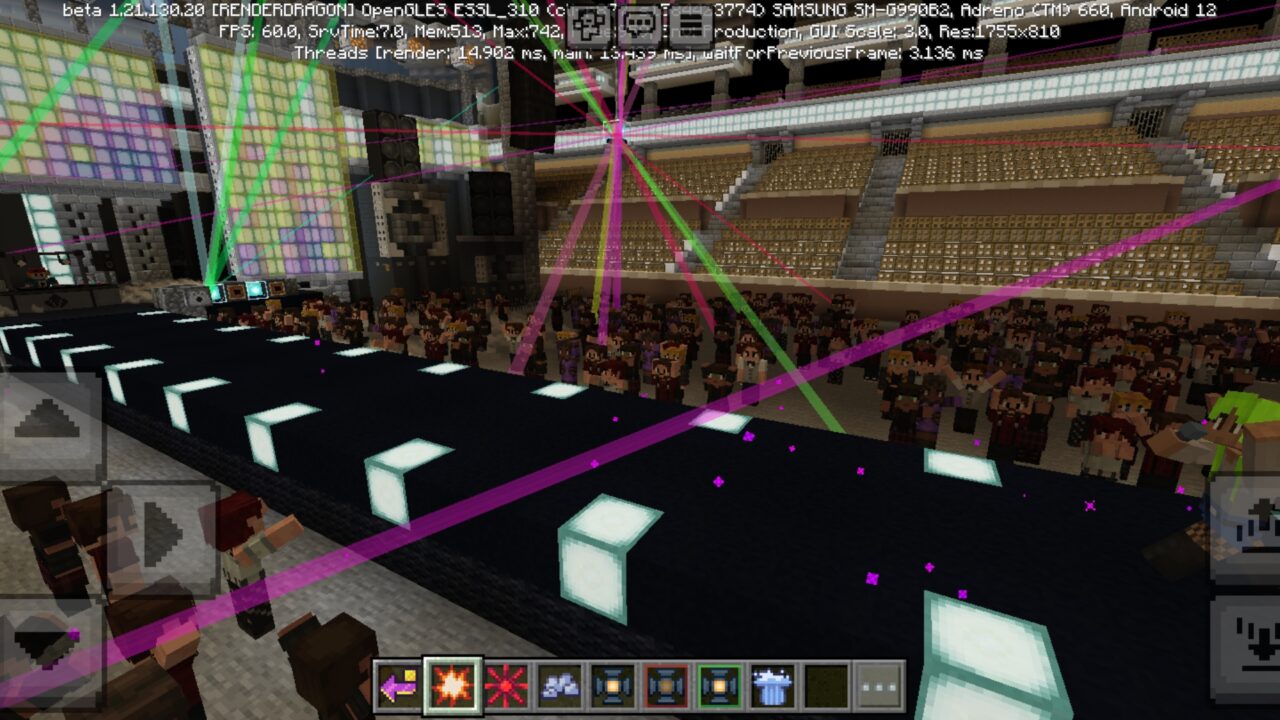Open the emote picker at the top

coord(590,24)
